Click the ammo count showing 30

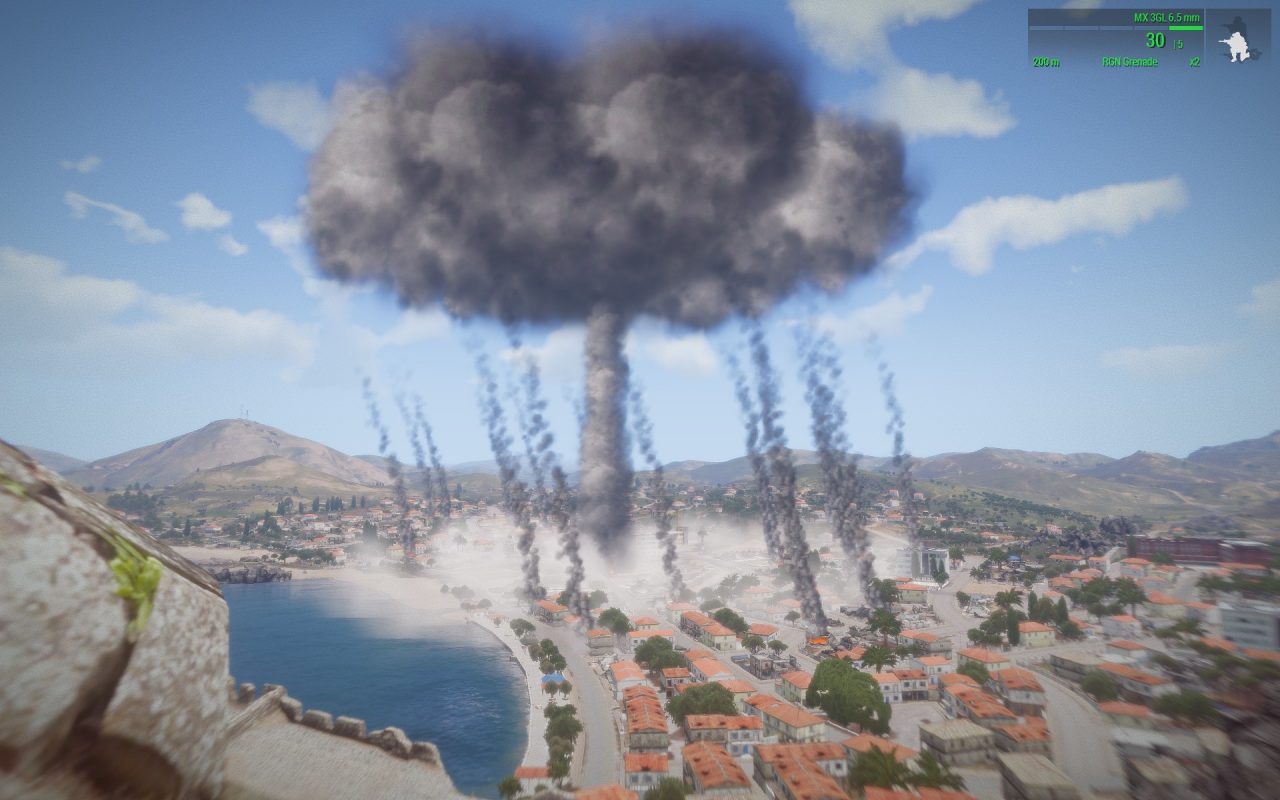[1155, 41]
